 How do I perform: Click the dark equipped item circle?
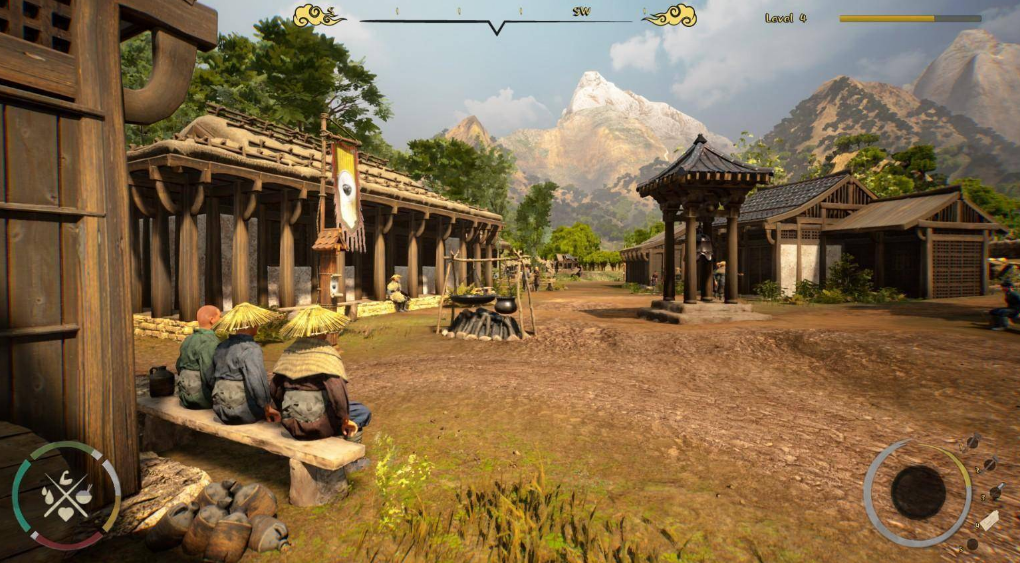(918, 492)
